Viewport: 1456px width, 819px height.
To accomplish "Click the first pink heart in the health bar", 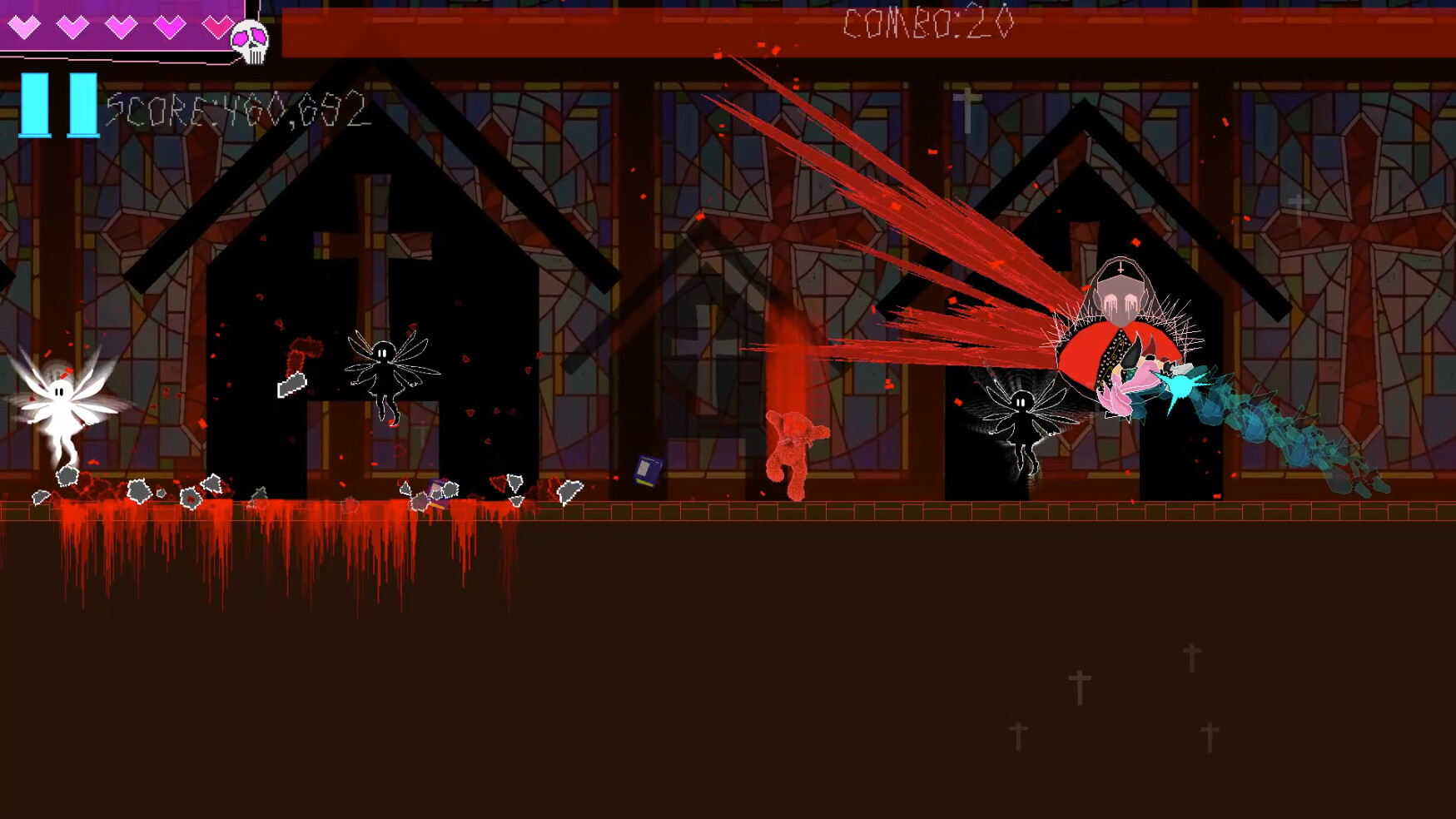I will click(25, 27).
